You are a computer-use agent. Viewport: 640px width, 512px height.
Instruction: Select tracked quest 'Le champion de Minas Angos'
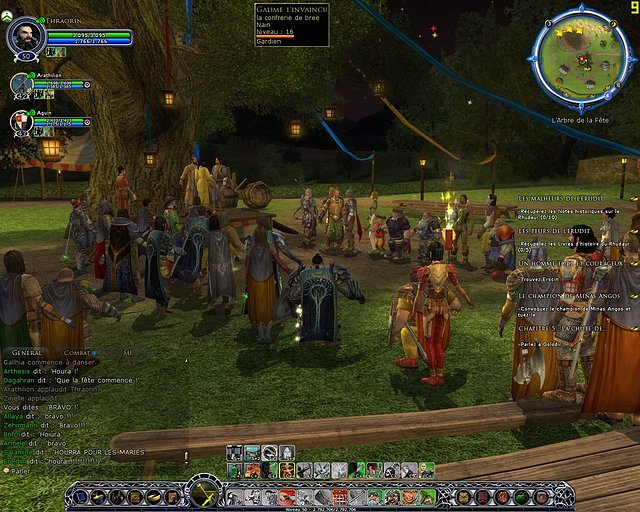(571, 295)
